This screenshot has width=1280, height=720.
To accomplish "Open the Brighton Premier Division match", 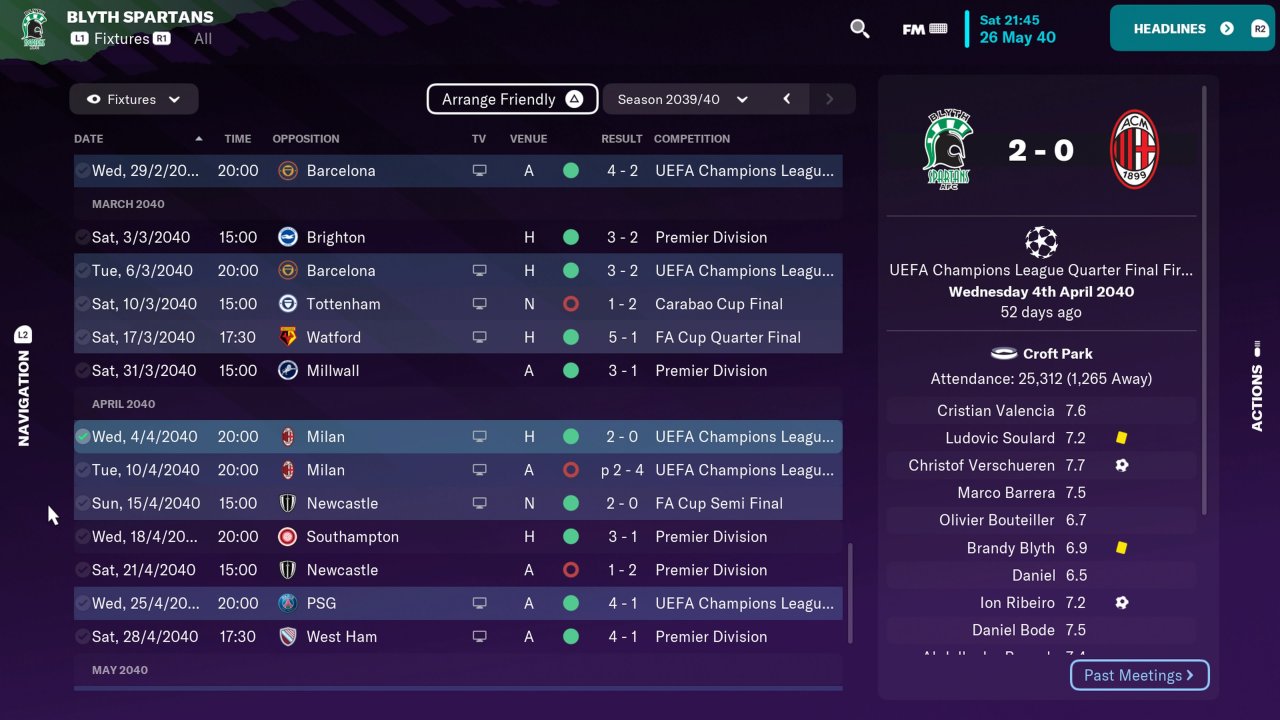I will point(458,237).
